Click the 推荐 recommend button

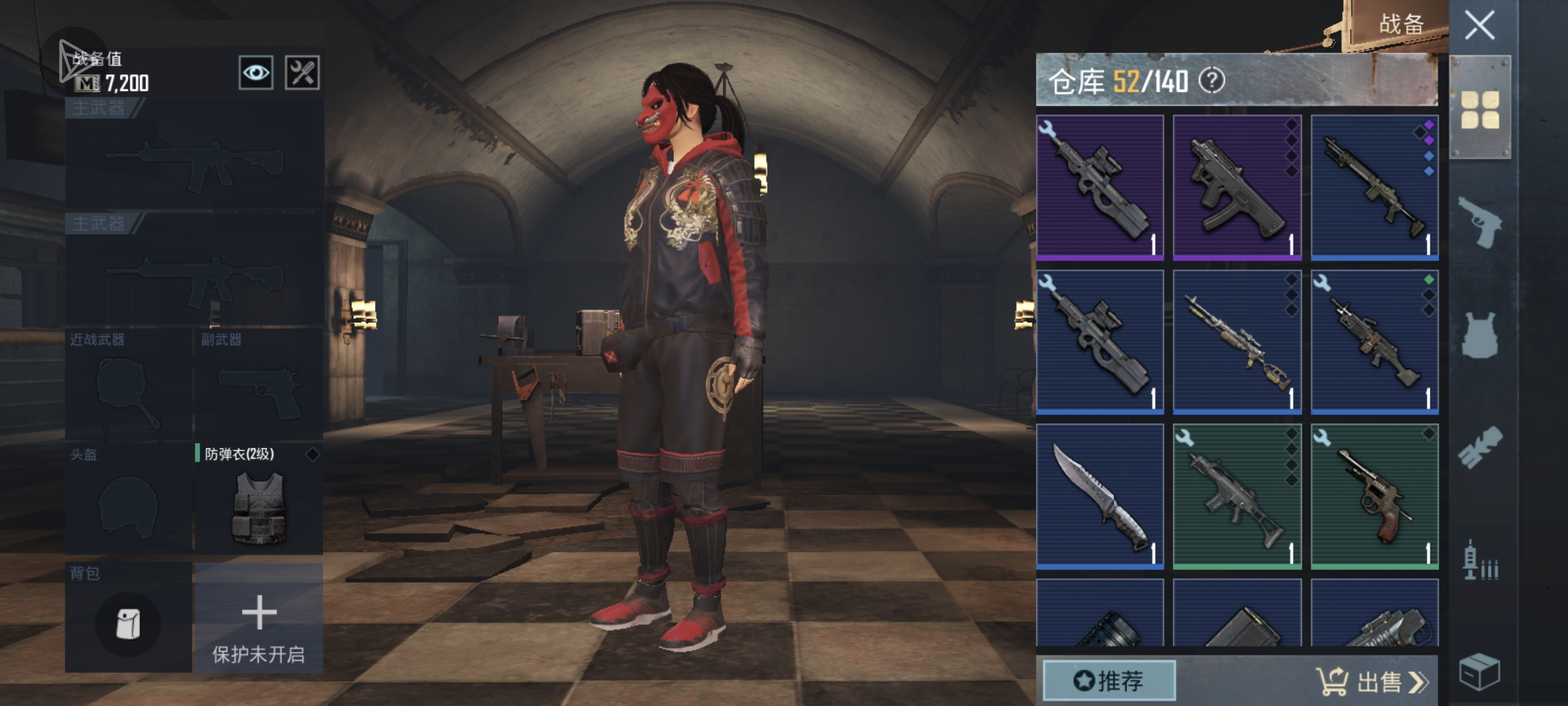click(x=1109, y=681)
